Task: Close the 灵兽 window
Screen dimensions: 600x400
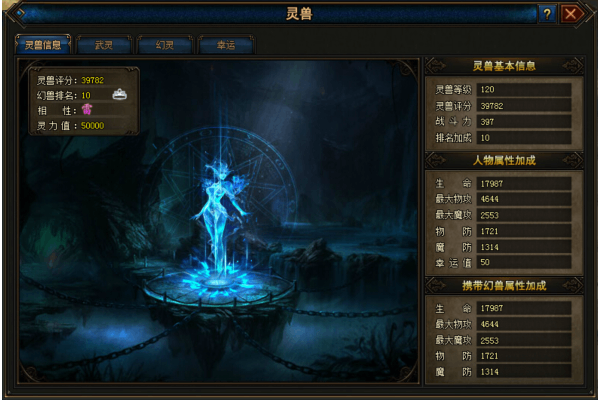Action: tap(572, 14)
